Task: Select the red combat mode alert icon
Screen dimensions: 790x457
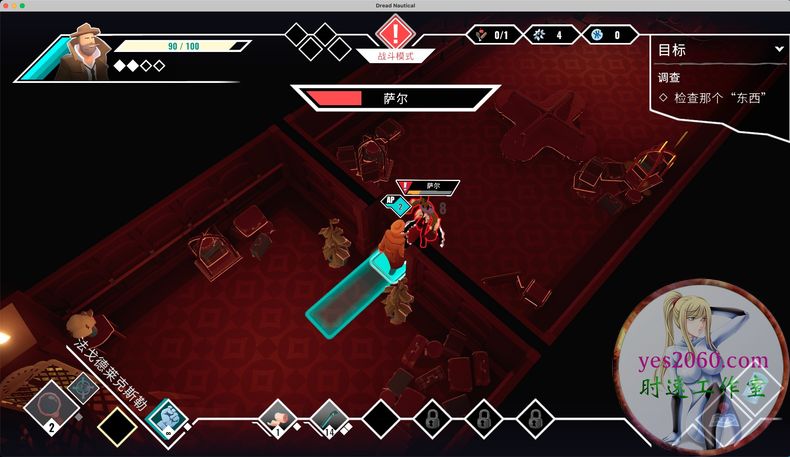Action: coord(396,34)
